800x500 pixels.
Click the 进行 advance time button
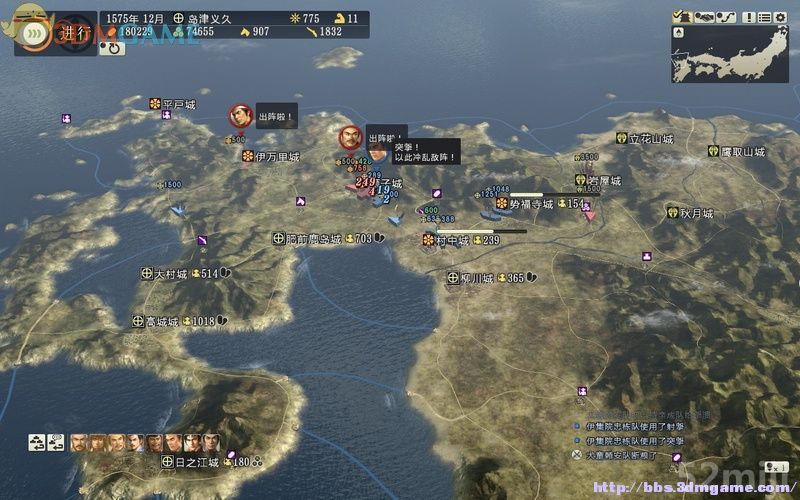click(66, 30)
